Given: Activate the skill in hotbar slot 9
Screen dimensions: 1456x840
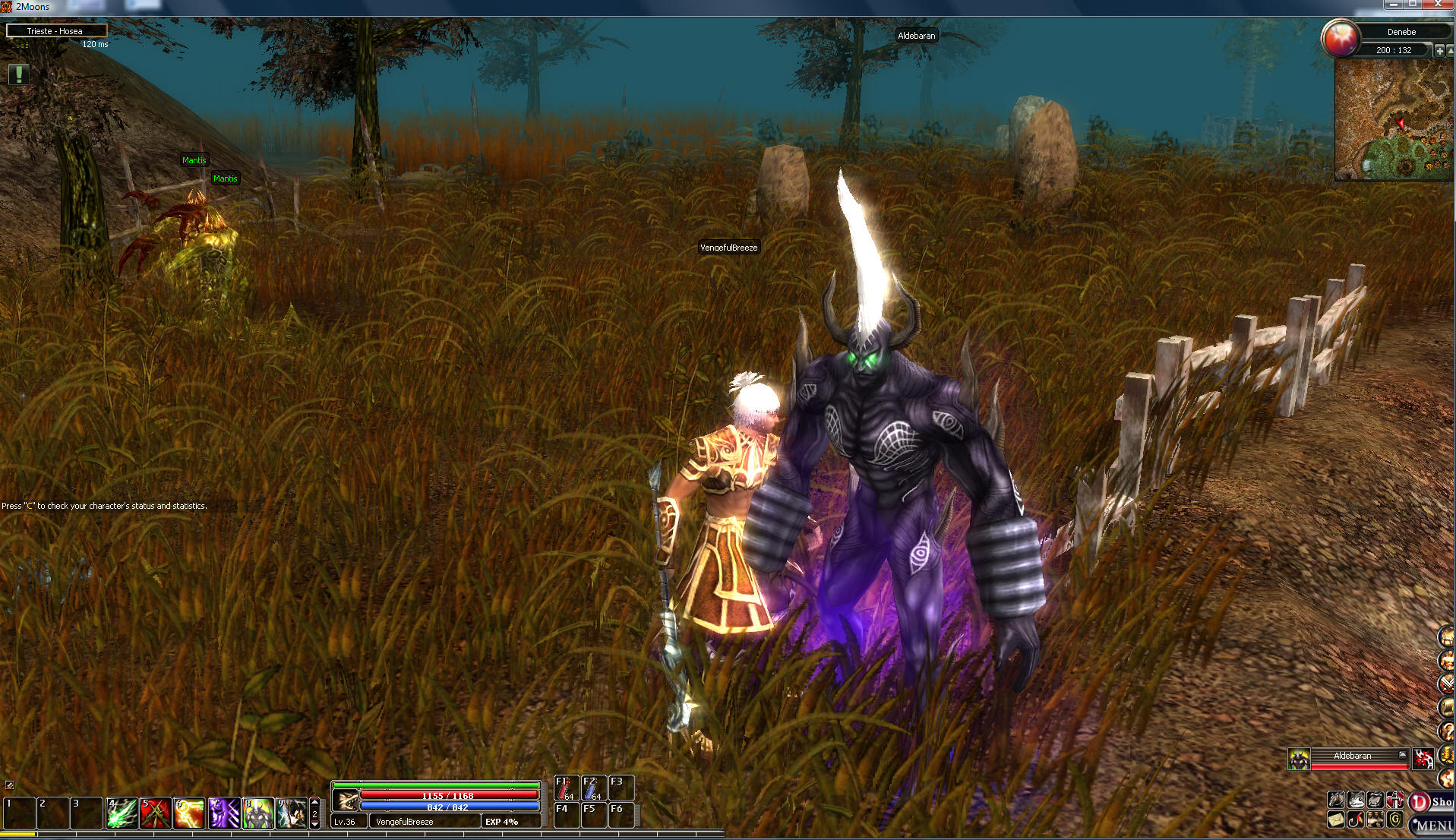Looking at the screenshot, I should 292,813.
